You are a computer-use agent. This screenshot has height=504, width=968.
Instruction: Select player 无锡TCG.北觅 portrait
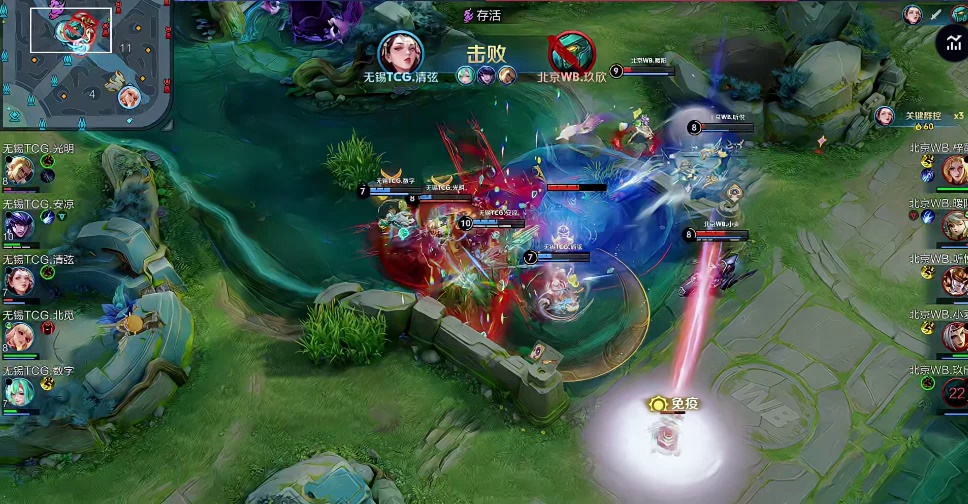coord(20,337)
